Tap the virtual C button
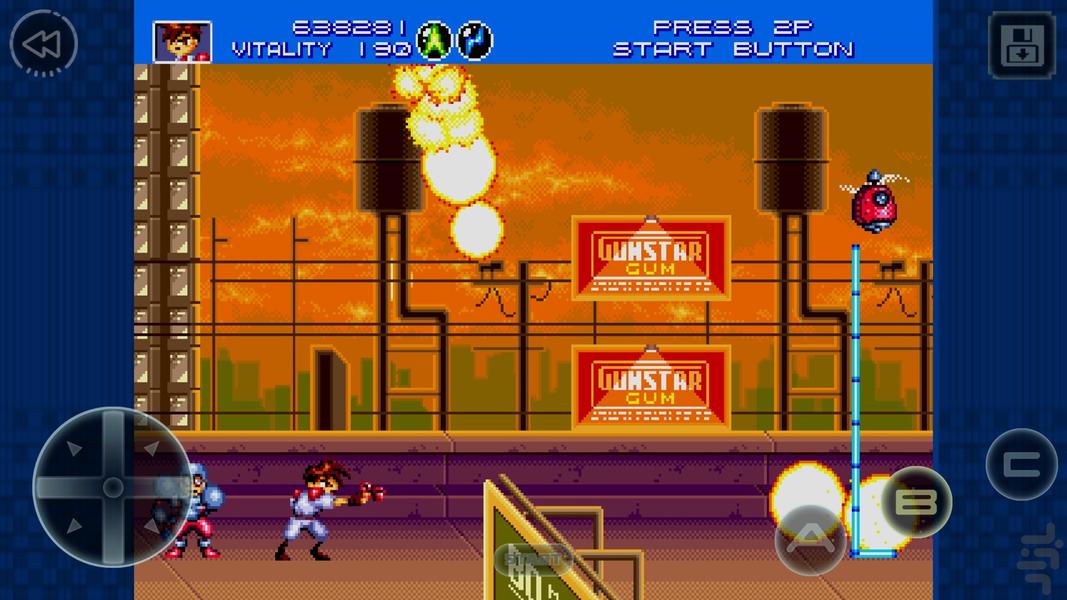This screenshot has width=1067, height=600. (1020, 464)
